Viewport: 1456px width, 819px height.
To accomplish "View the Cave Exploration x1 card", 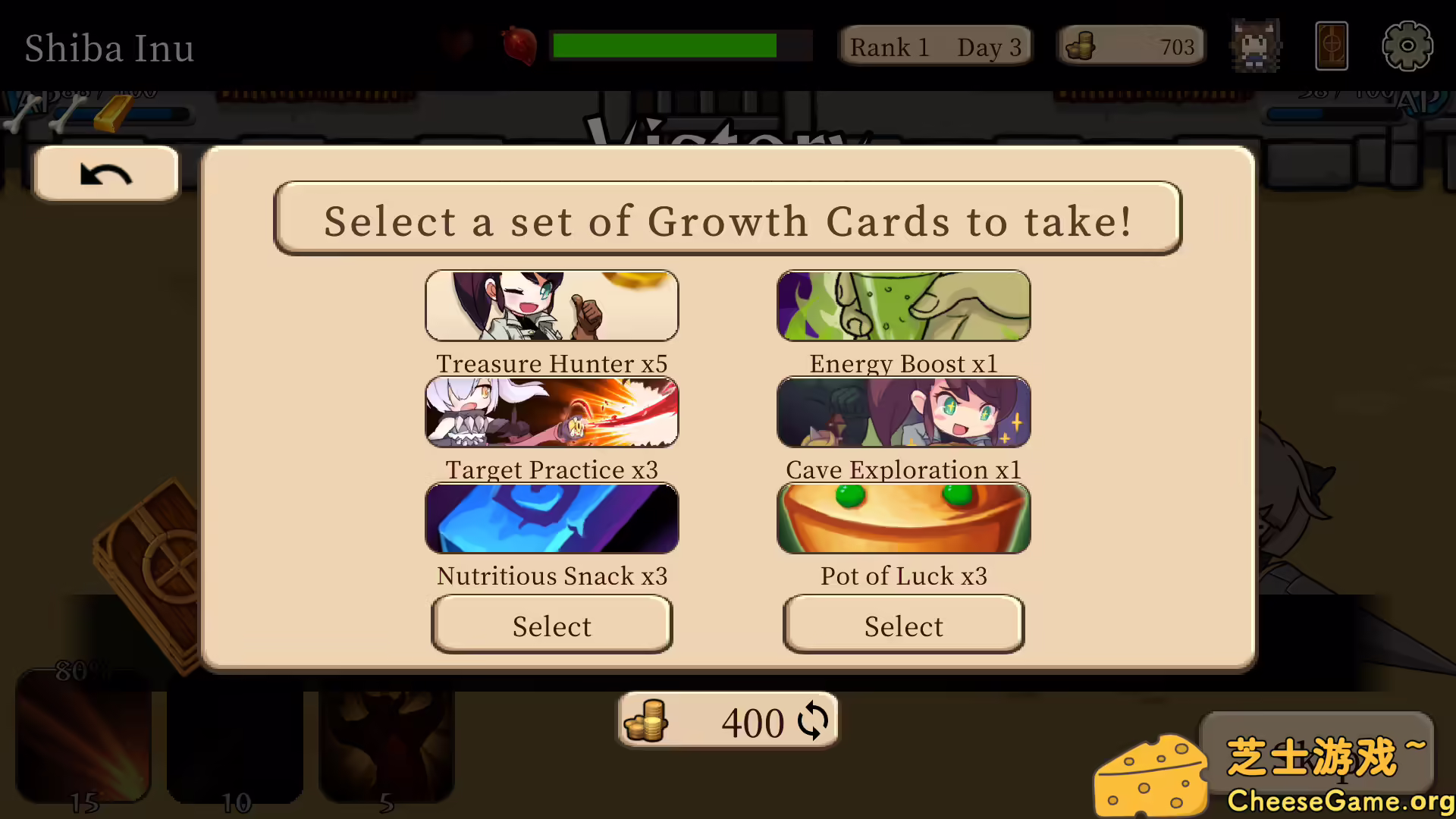I will coord(903,412).
